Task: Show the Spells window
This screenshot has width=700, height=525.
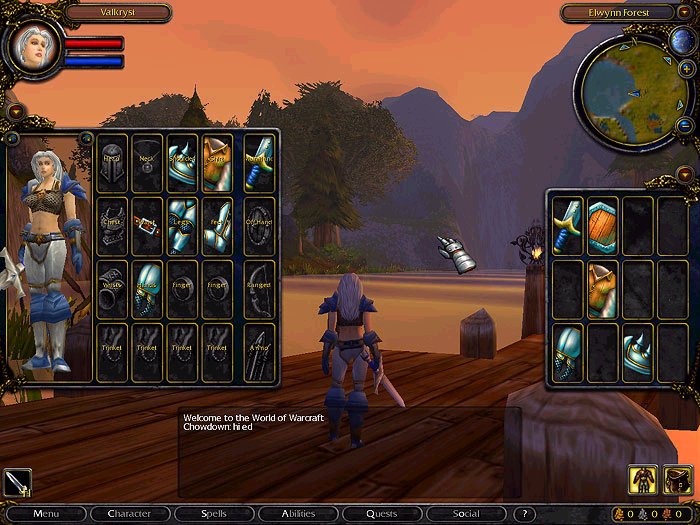Action: point(213,514)
